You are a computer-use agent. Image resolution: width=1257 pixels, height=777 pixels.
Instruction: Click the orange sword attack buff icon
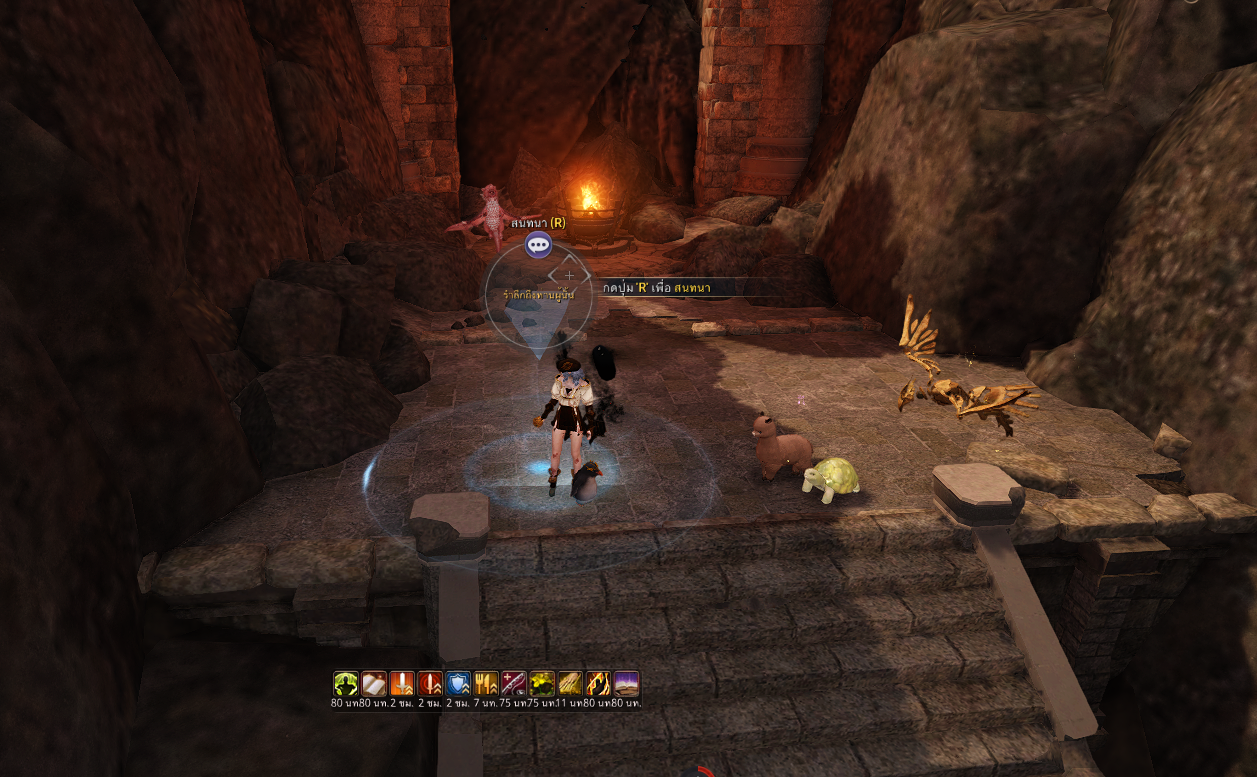[402, 684]
